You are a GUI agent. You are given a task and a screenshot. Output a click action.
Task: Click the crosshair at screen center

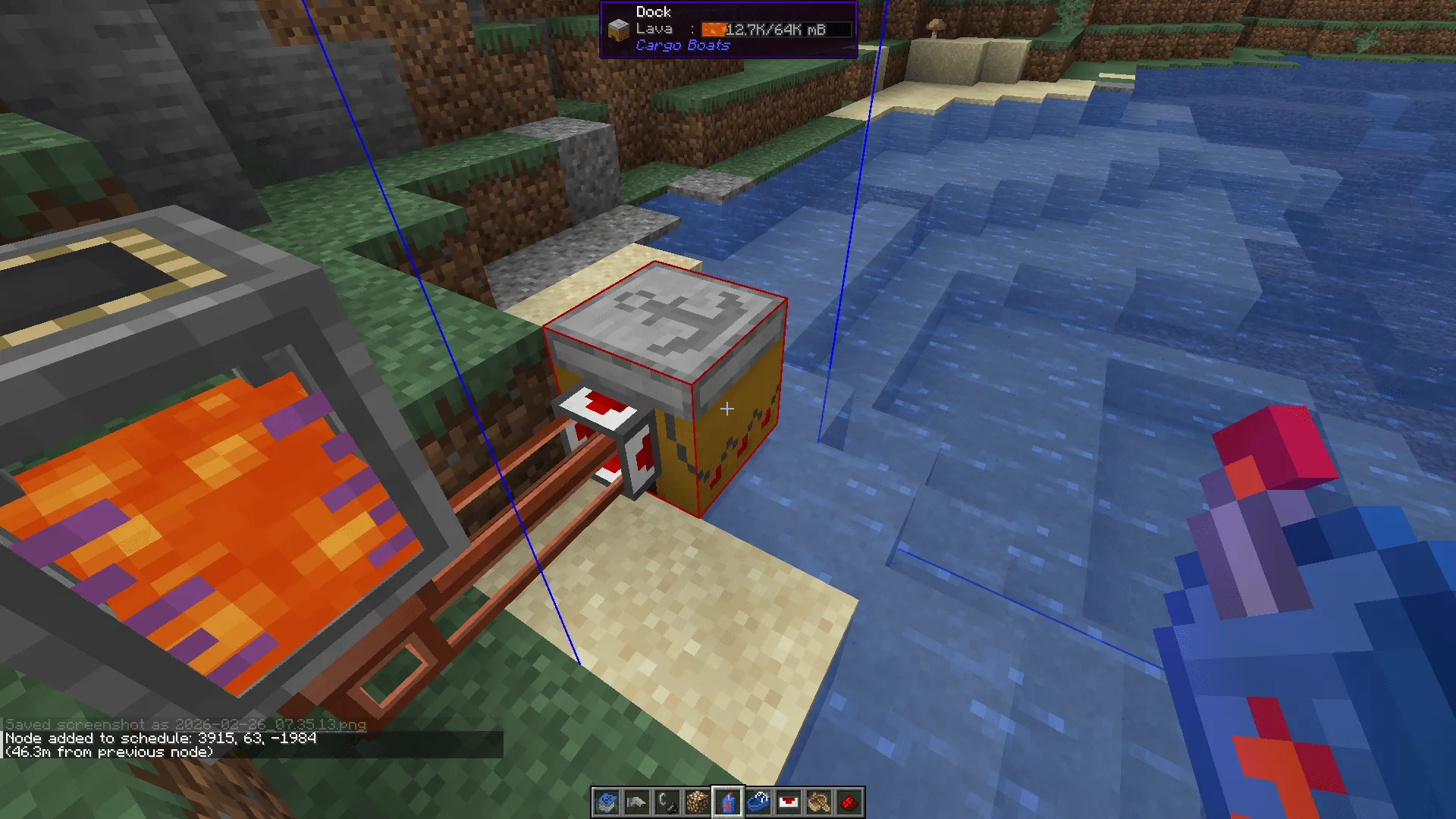click(726, 409)
